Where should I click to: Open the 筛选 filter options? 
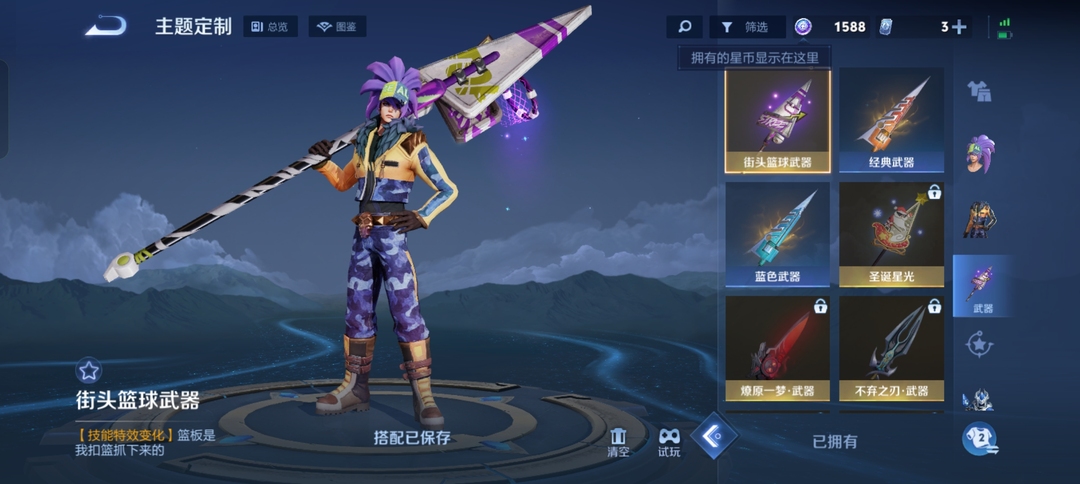tap(747, 27)
